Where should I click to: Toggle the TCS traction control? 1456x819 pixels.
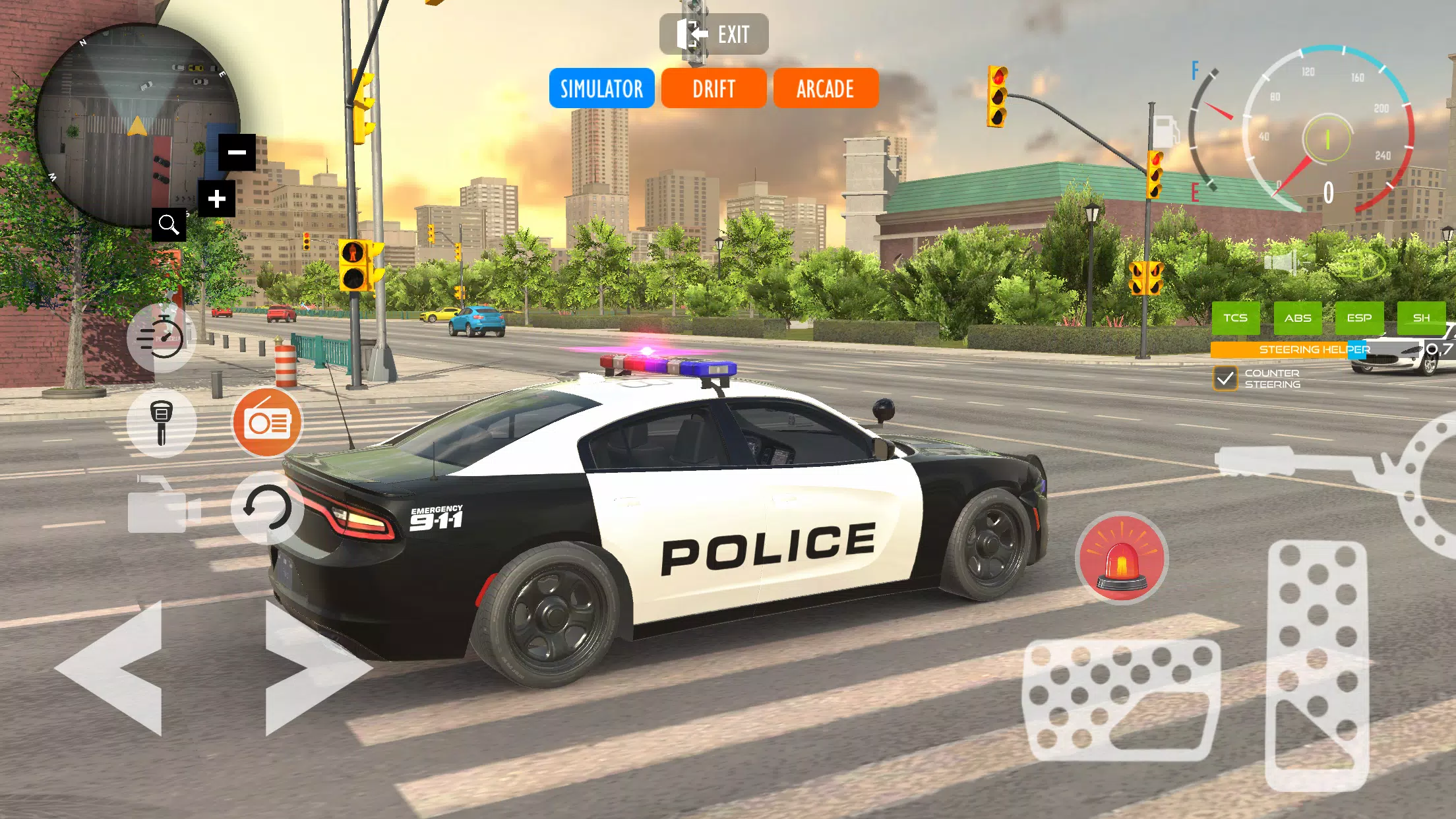(x=1235, y=318)
